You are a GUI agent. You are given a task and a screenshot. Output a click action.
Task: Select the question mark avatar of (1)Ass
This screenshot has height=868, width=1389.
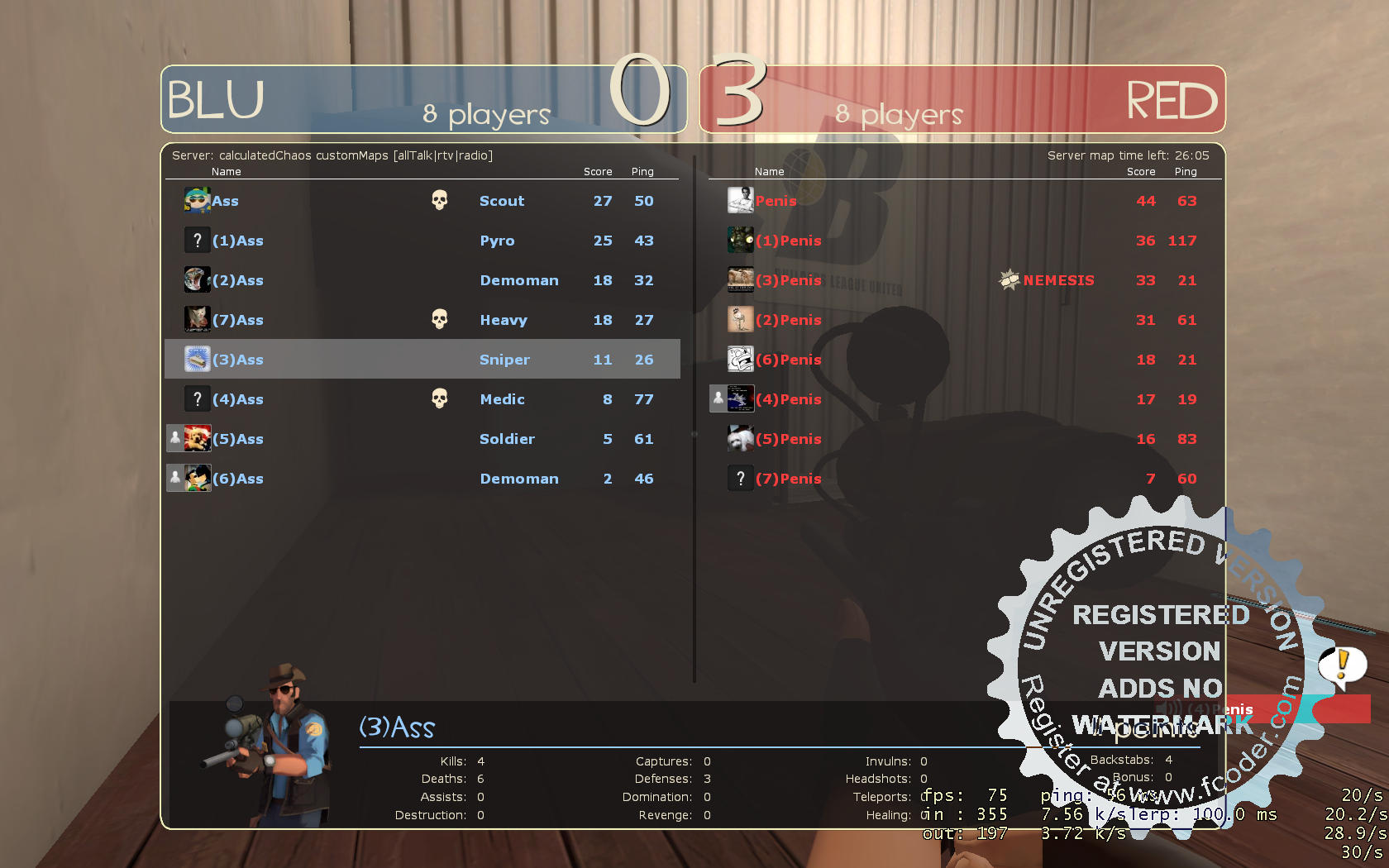pos(197,239)
